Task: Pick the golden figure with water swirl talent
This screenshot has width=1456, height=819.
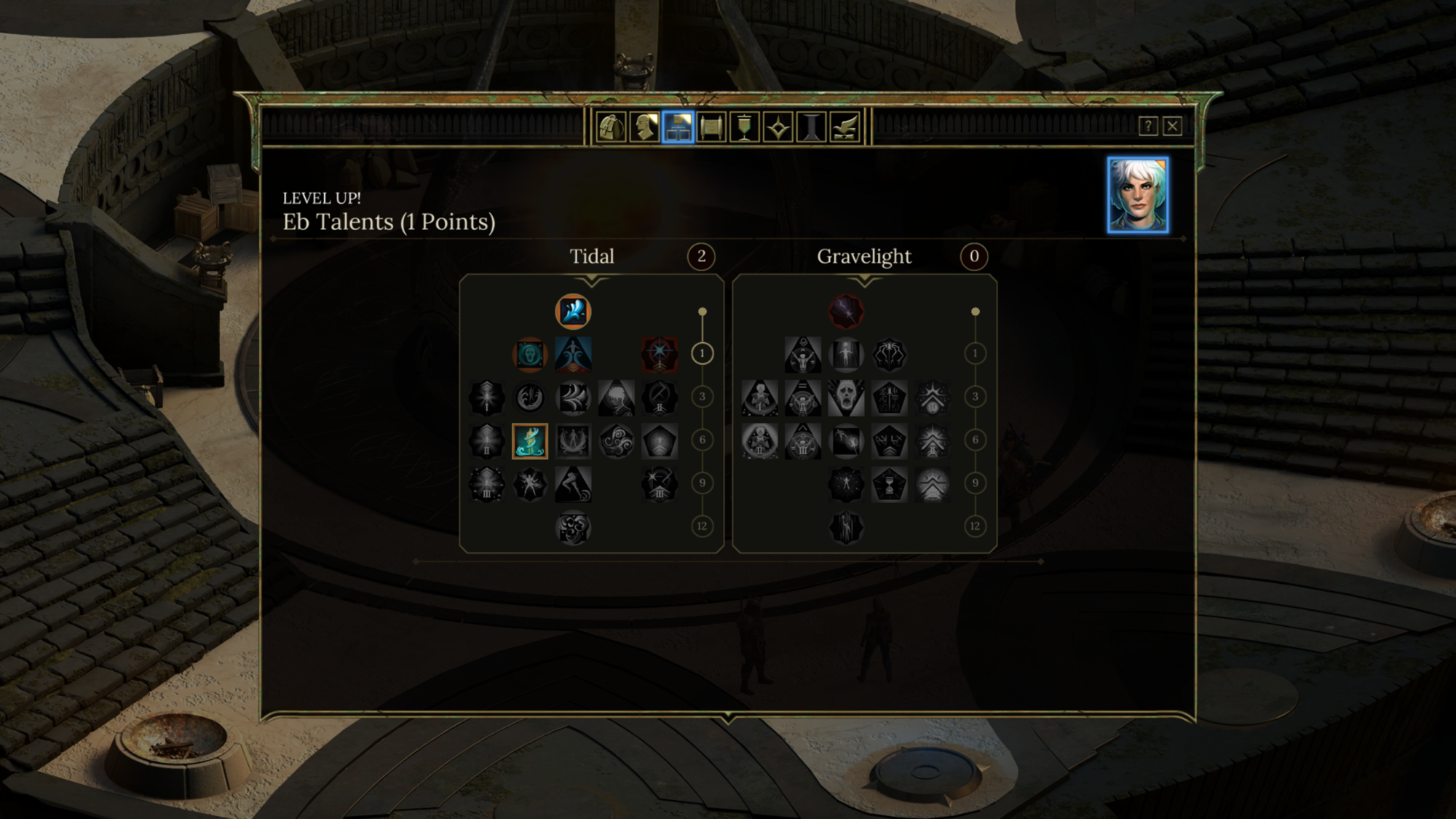Action: click(x=530, y=441)
